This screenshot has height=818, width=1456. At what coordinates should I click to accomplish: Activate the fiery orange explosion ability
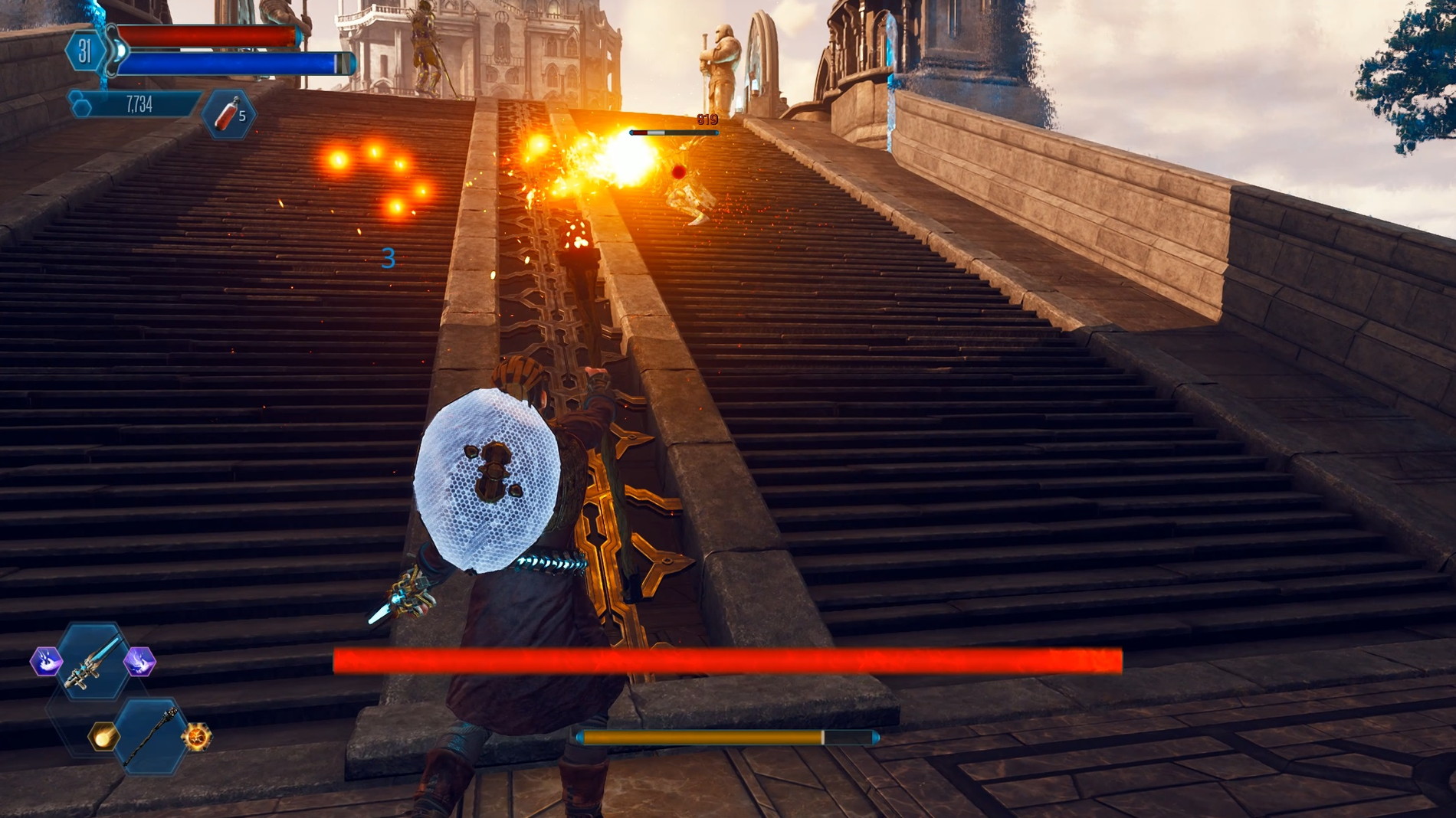pos(197,737)
